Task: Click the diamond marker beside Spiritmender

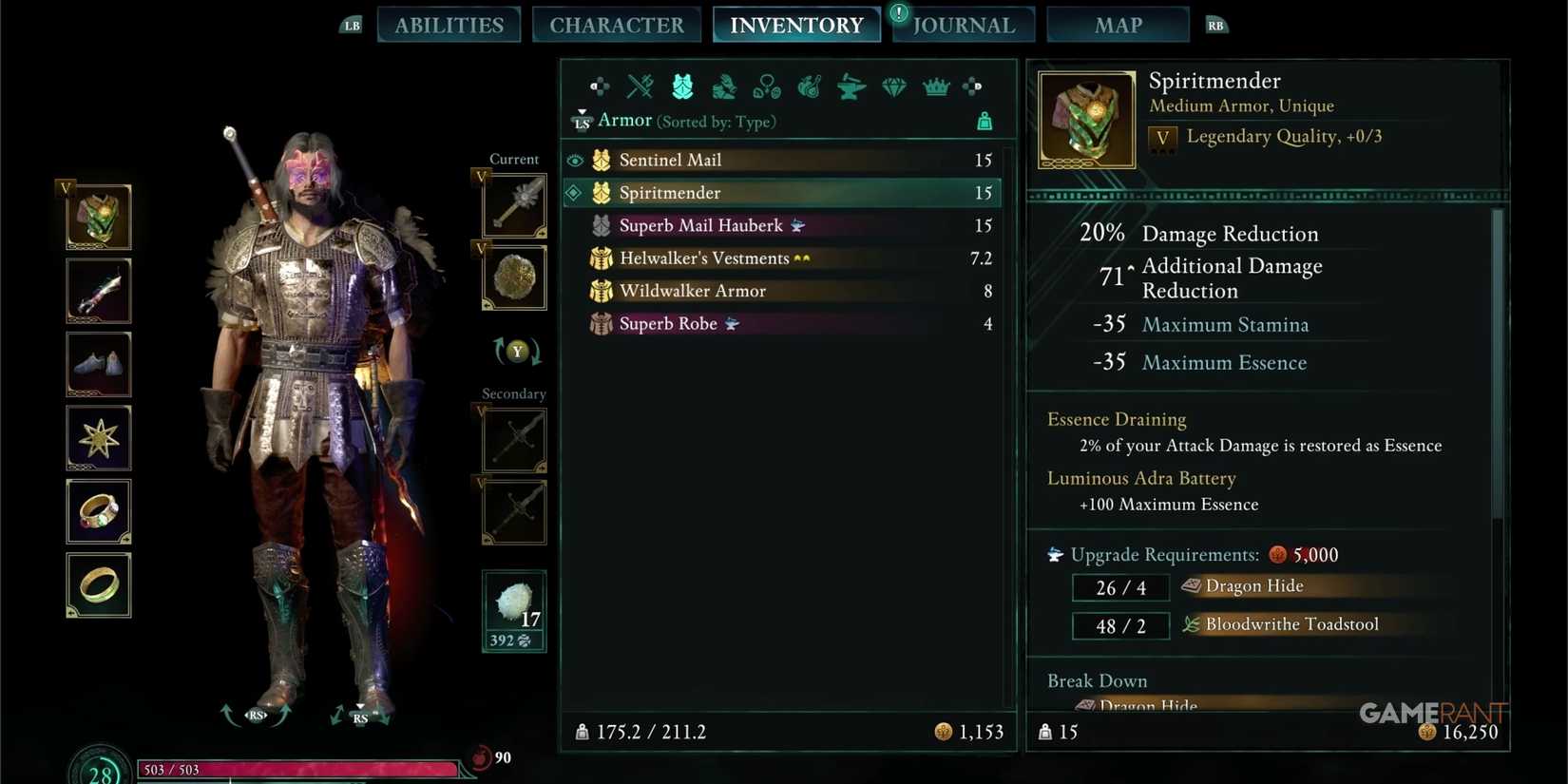Action: pos(574,192)
